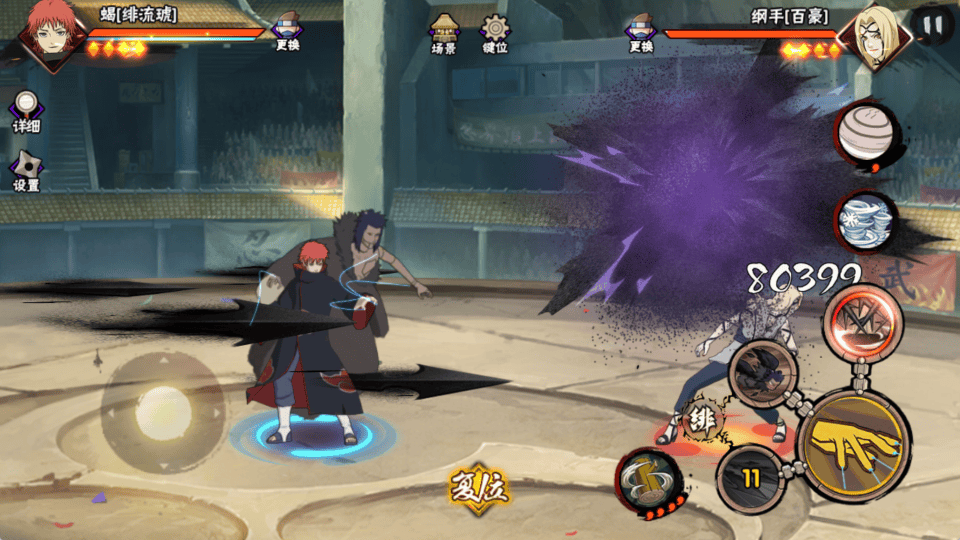Image resolution: width=960 pixels, height=540 pixels.
Task: Tap the 复位 reset position button
Action: 480,487
